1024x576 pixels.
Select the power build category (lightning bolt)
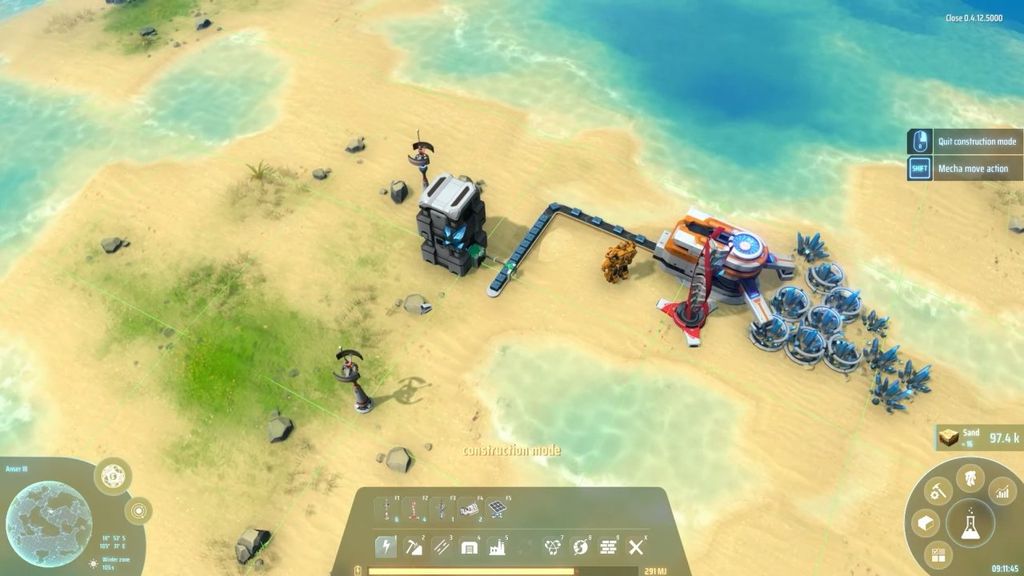[385, 546]
